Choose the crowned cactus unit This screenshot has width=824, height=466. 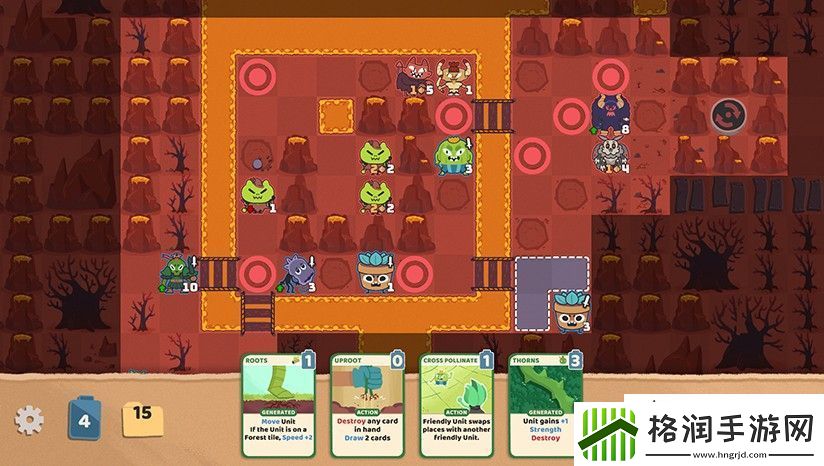452,155
